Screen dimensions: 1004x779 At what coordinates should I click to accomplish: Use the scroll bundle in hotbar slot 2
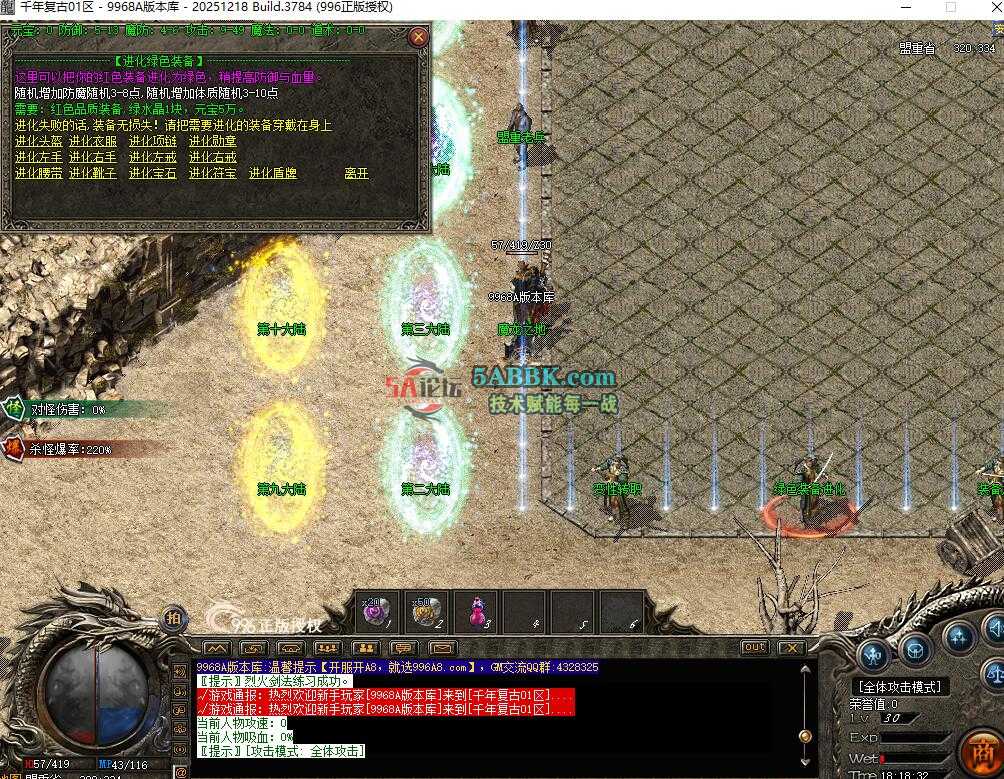pos(427,612)
